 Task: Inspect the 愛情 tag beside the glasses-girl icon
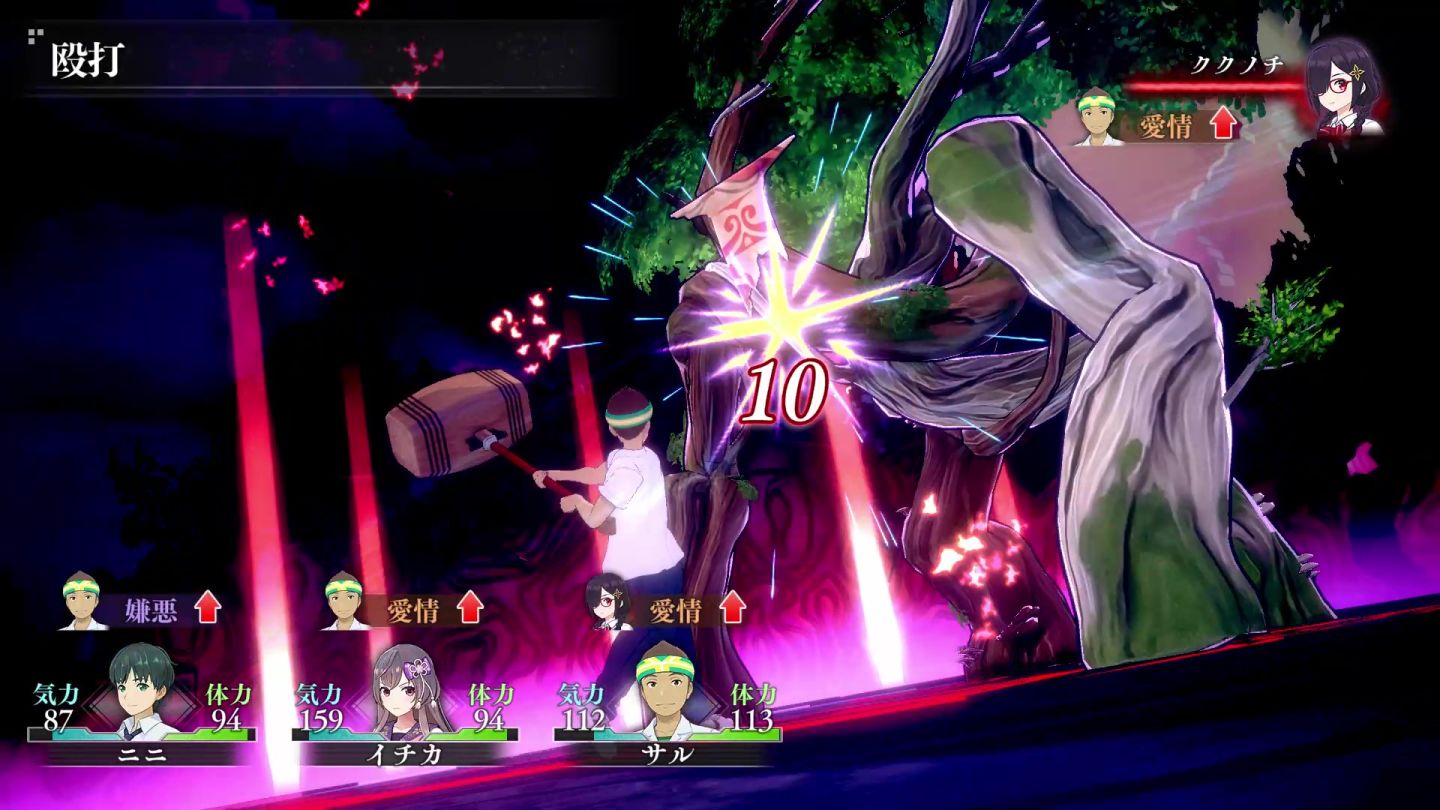point(676,610)
